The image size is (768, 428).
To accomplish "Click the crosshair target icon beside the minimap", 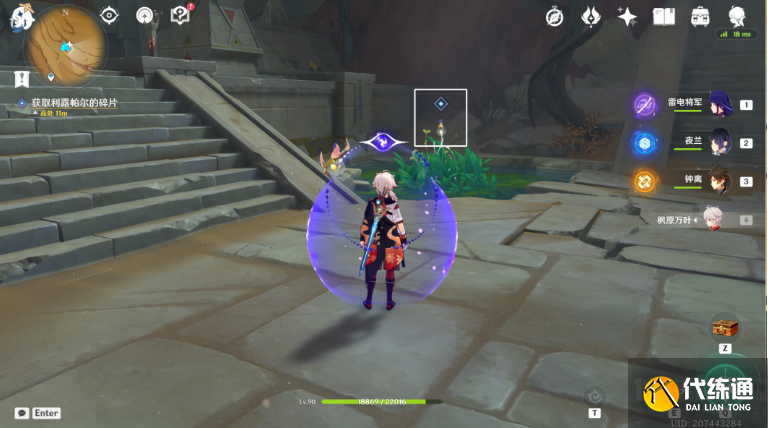I will click(110, 15).
